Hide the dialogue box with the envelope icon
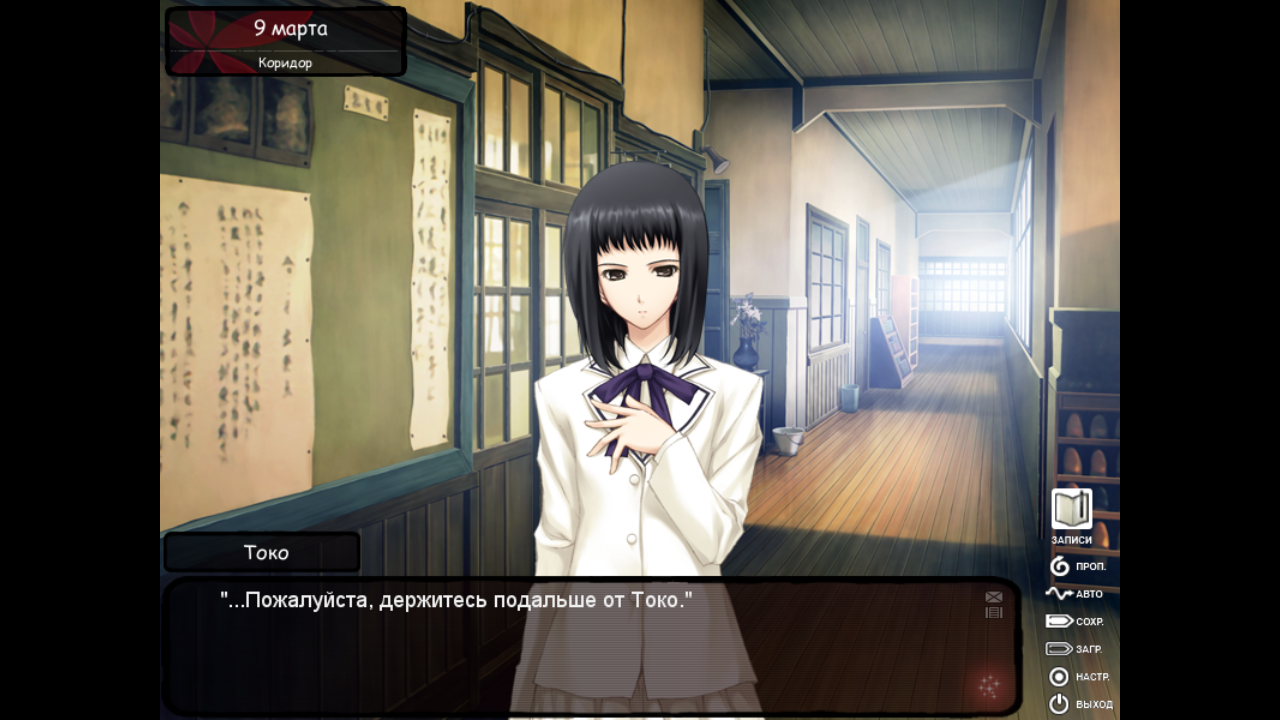1280x720 pixels. click(x=993, y=597)
